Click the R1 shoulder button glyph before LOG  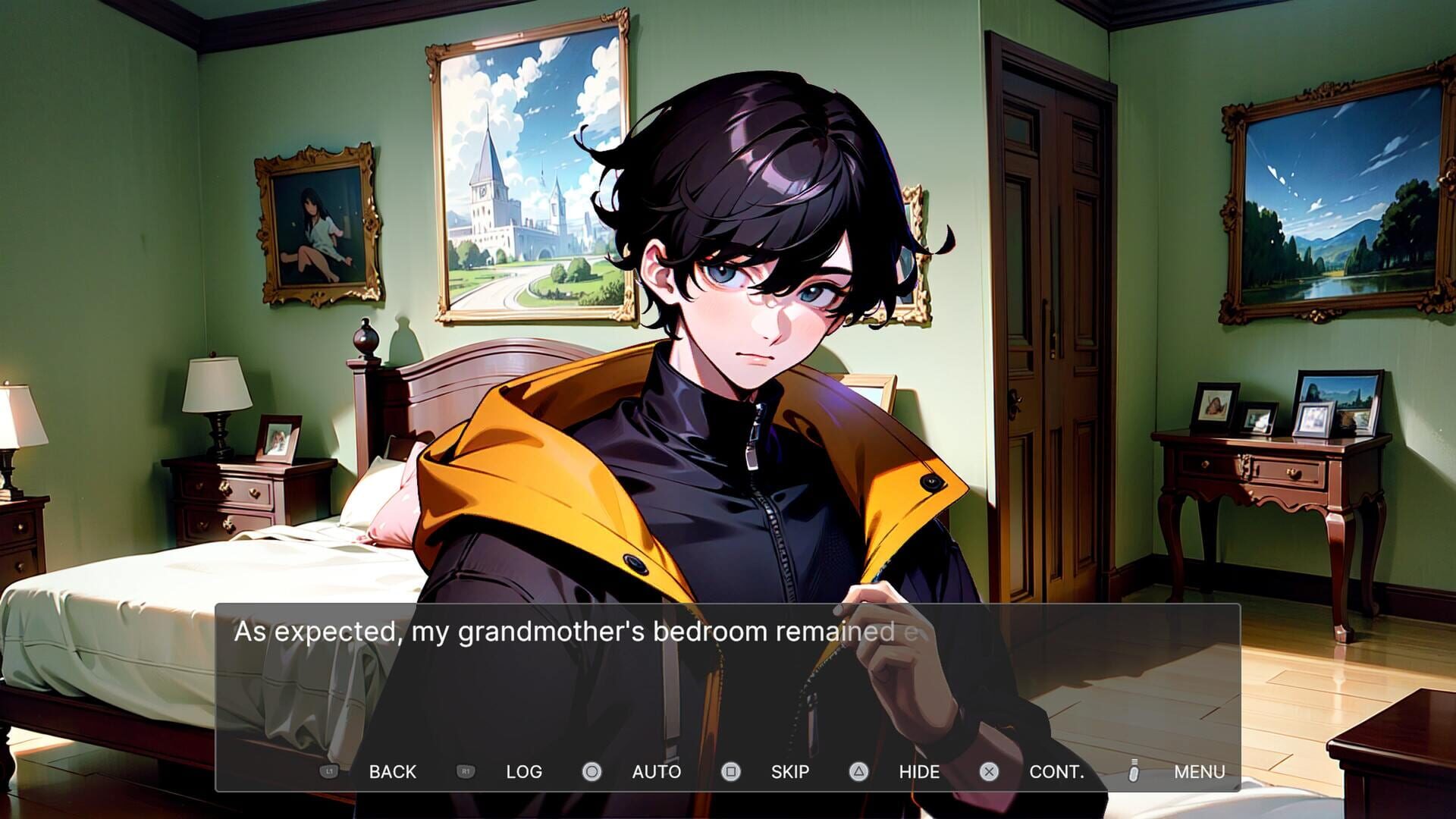pyautogui.click(x=466, y=771)
